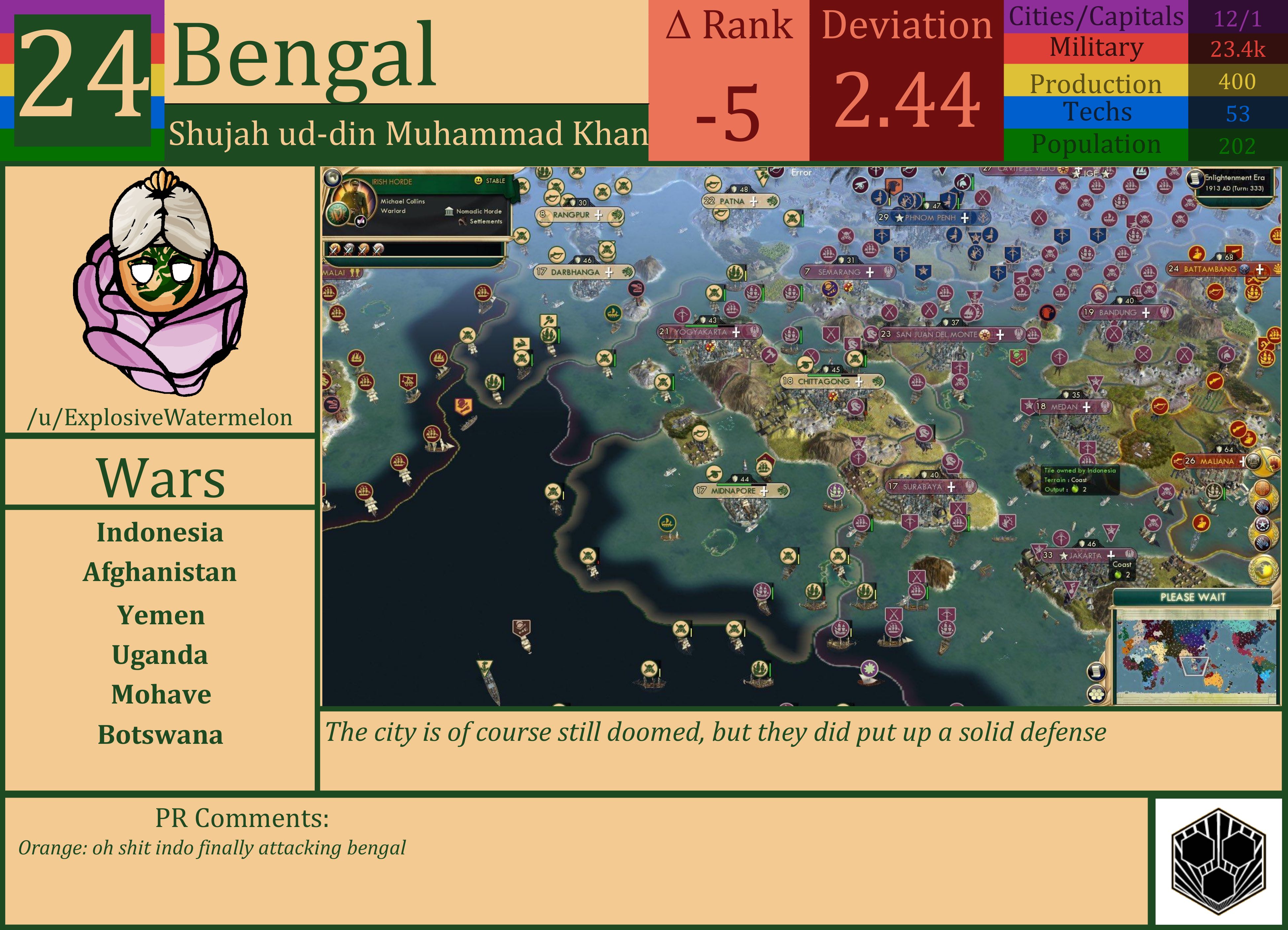Toggle strategic view with the hex grid icon
1288x930 pixels.
pyautogui.click(x=1096, y=694)
